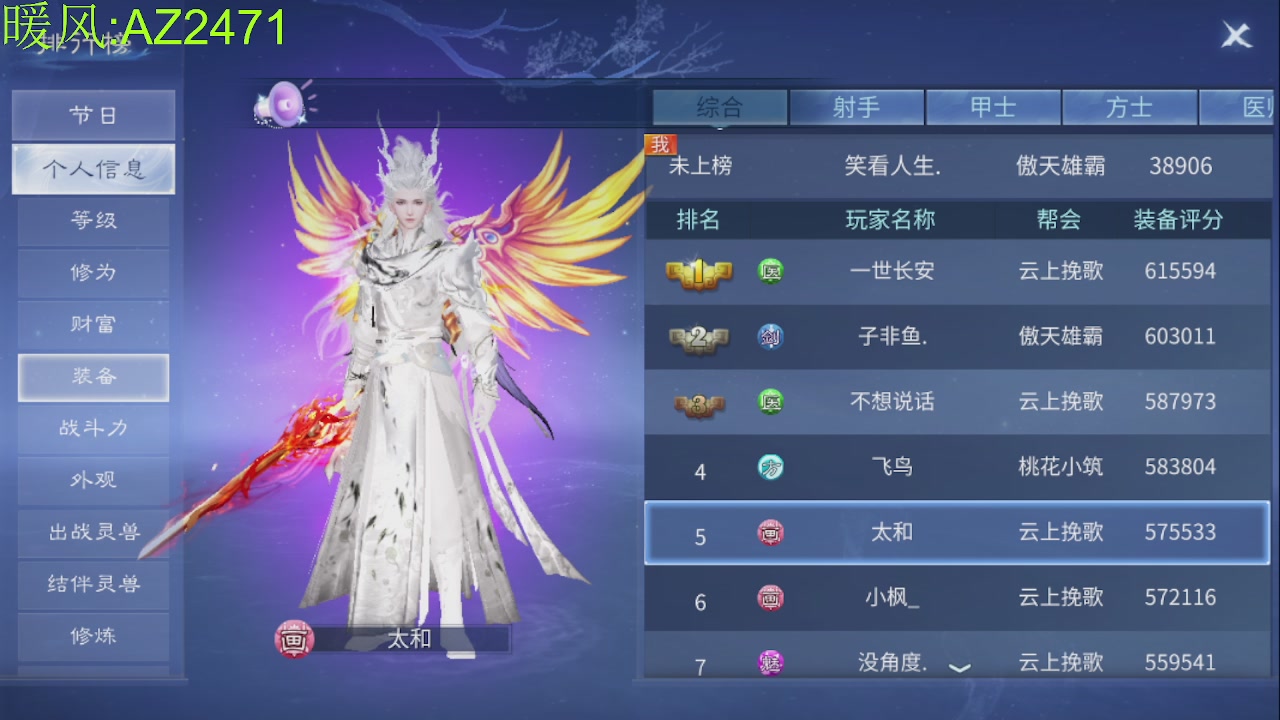Click the teal 方 class icon next to 飞鸟
The height and width of the screenshot is (720, 1280).
[x=770, y=467]
